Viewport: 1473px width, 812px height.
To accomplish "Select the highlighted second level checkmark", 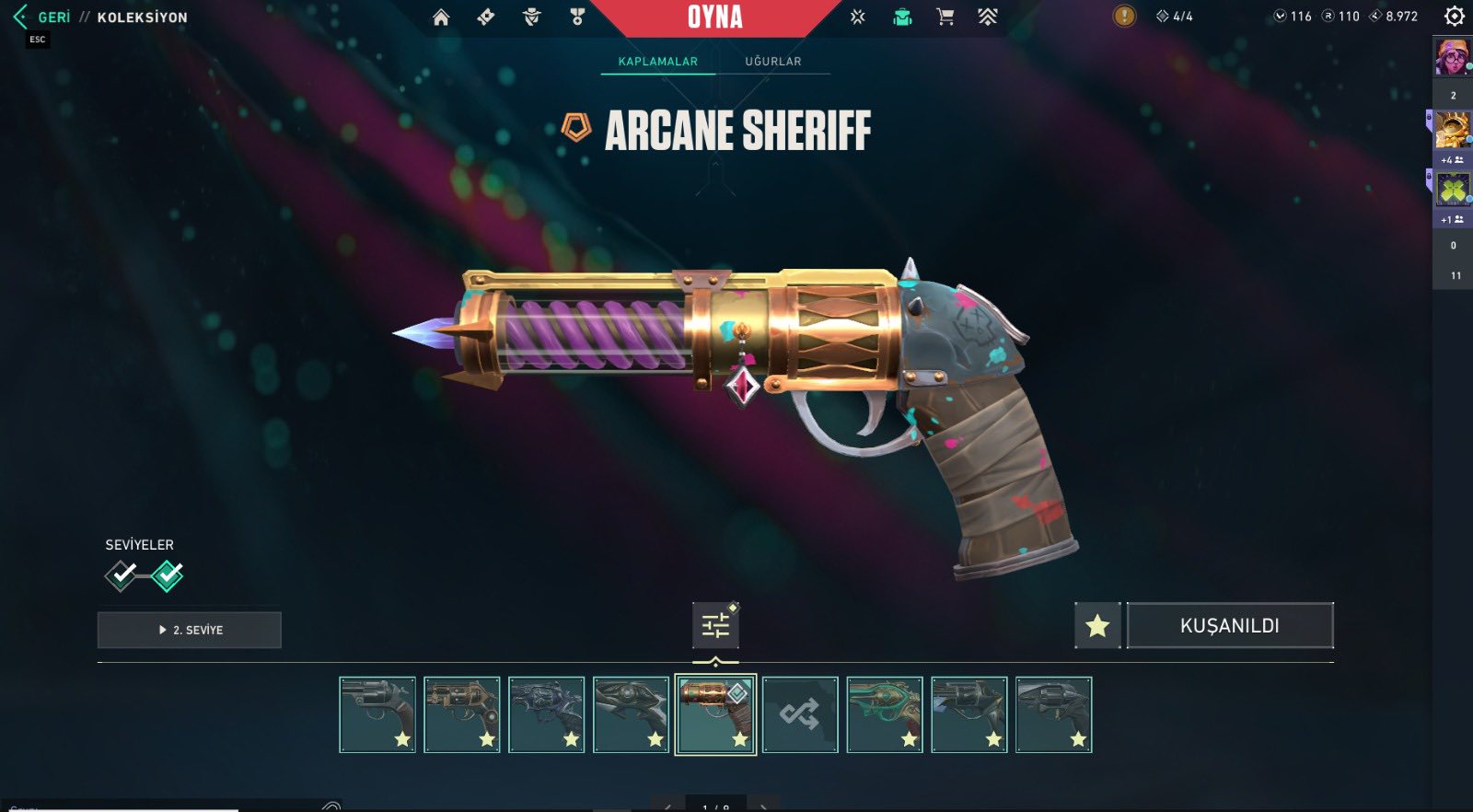I will click(168, 575).
